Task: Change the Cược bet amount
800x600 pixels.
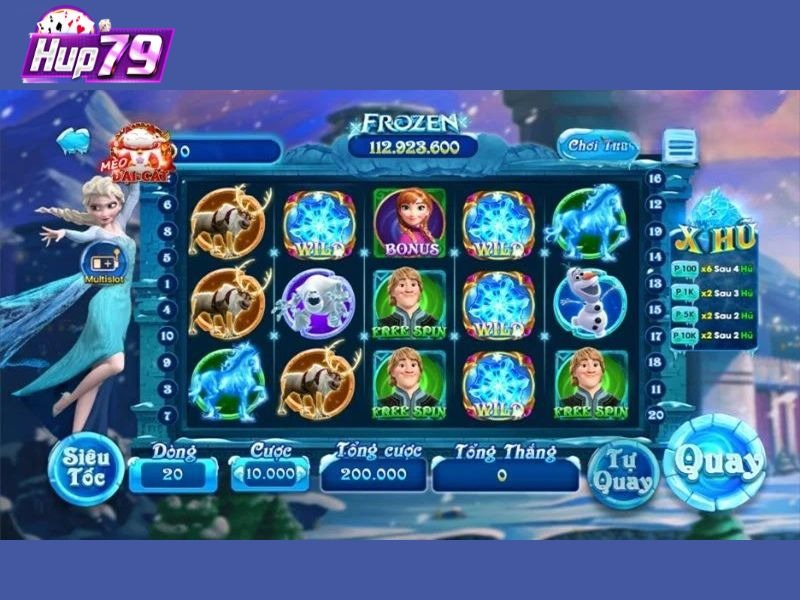Action: coord(270,474)
